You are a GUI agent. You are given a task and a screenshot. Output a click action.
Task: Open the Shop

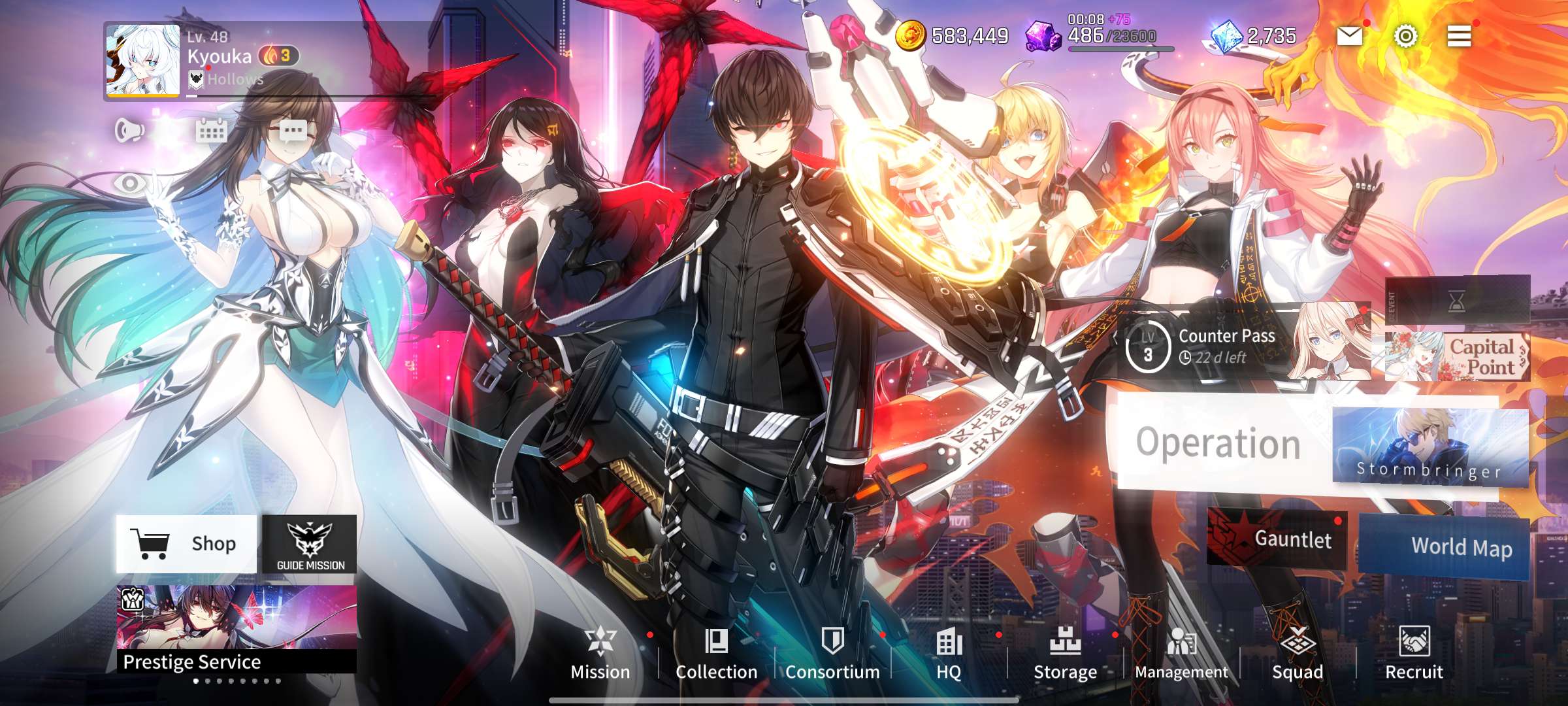[x=186, y=544]
